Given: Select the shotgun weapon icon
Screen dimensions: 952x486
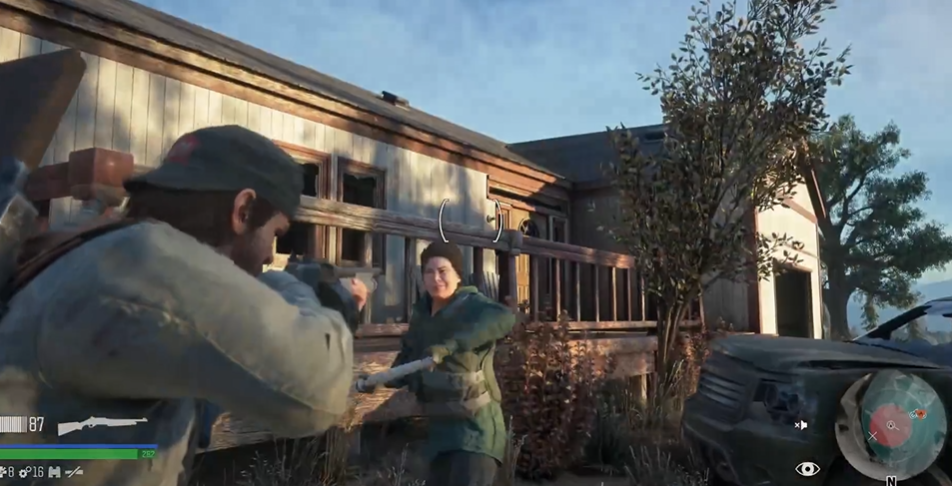Looking at the screenshot, I should pos(102,425).
